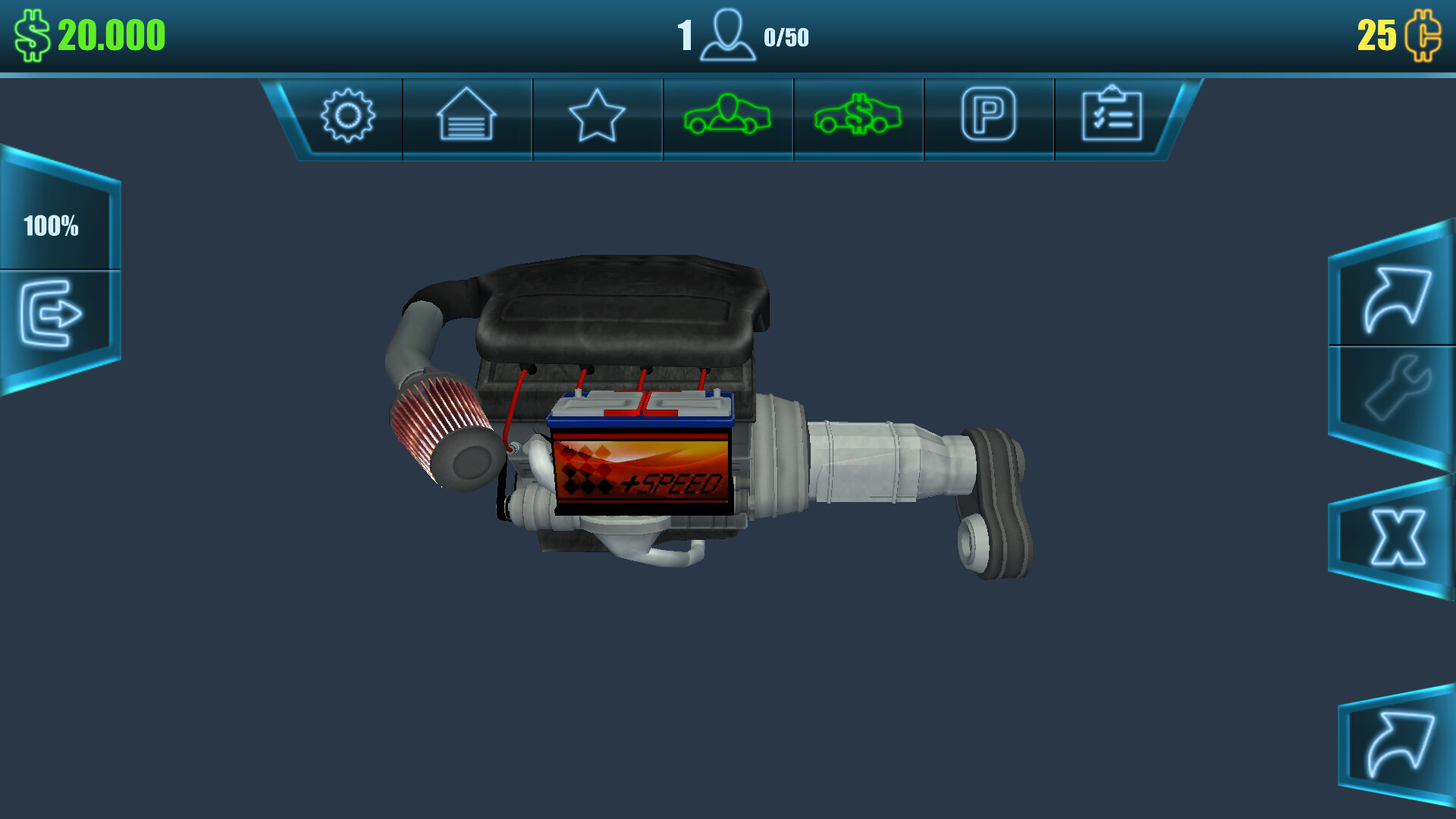The image size is (1456, 819).
Task: Open the orders clipboard checklist
Action: [1112, 115]
